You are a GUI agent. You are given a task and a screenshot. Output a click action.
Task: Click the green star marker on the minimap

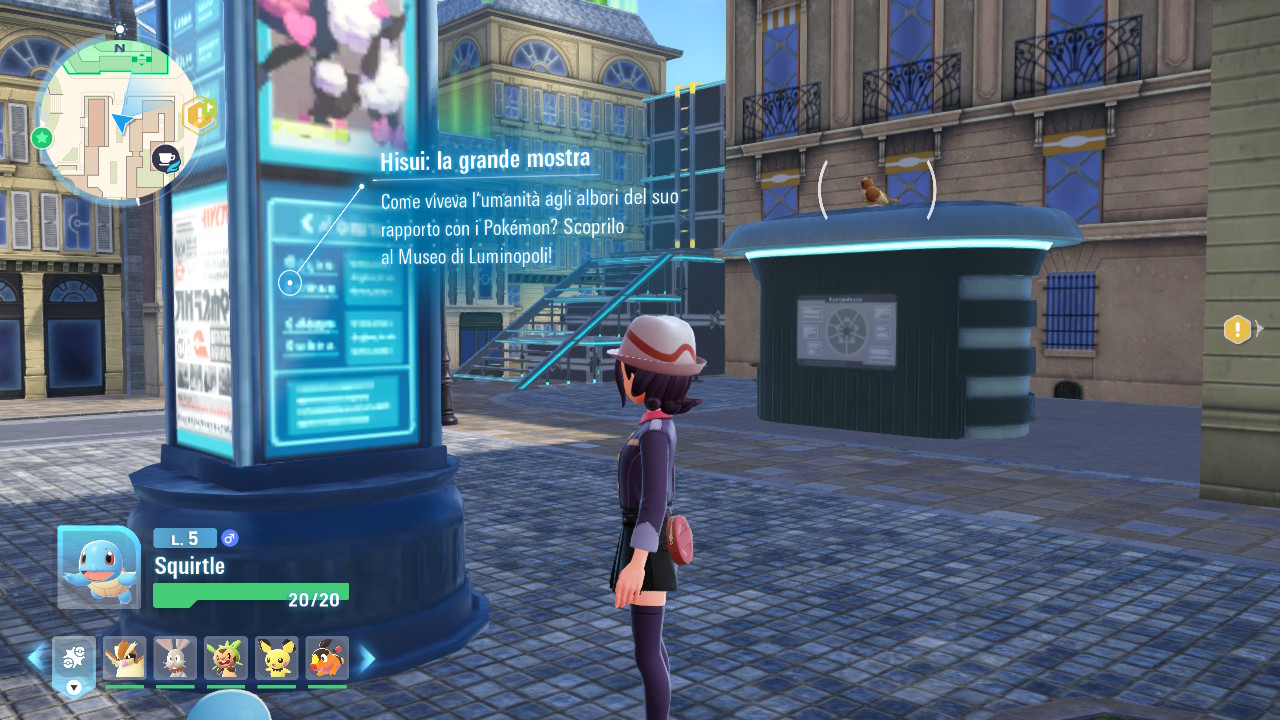[42, 137]
